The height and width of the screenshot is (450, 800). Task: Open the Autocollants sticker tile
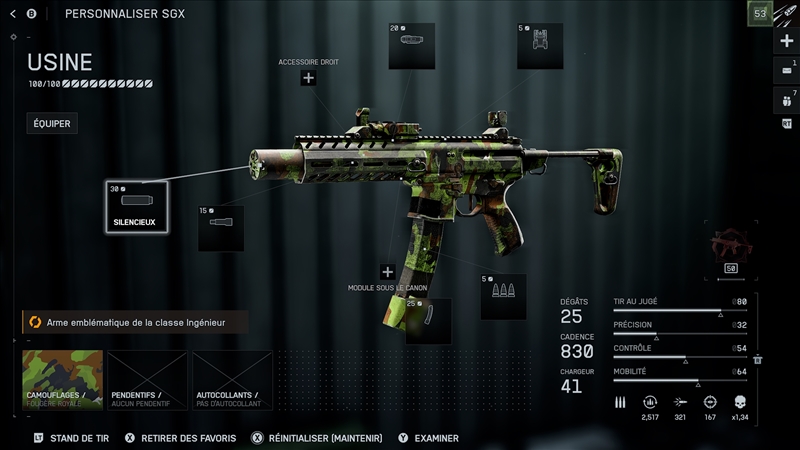(232, 380)
